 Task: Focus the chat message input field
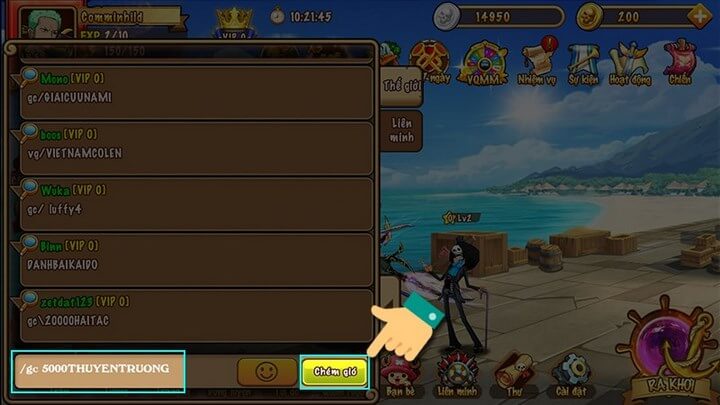click(x=98, y=369)
